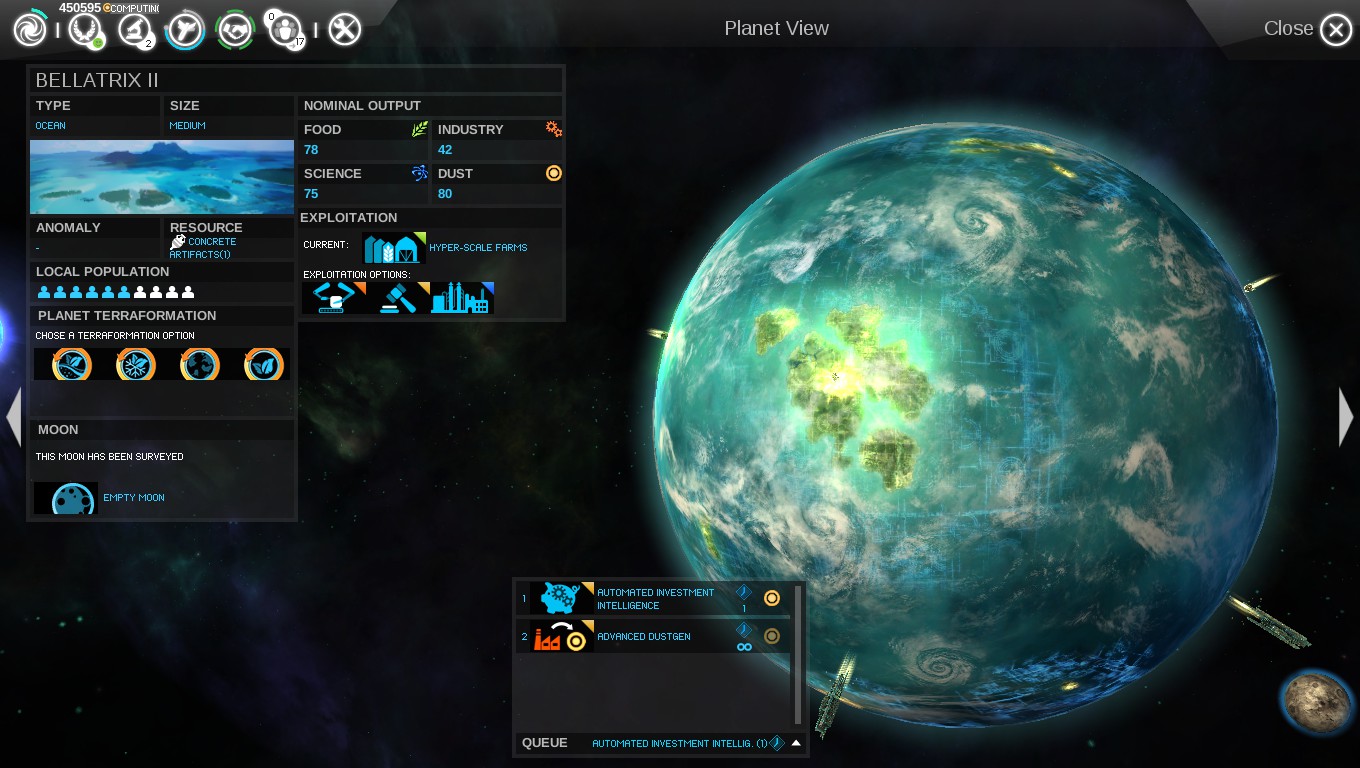Select the factory exploitation option
The image size is (1360, 768).
(462, 298)
